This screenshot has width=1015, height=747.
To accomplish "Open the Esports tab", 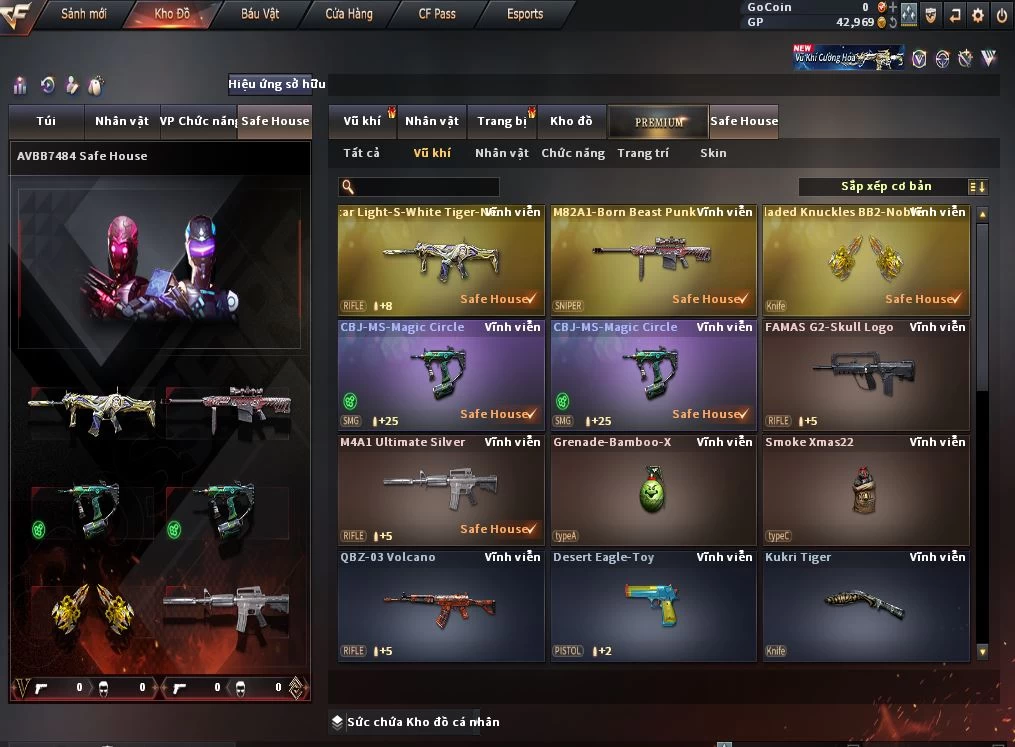I will tap(525, 14).
